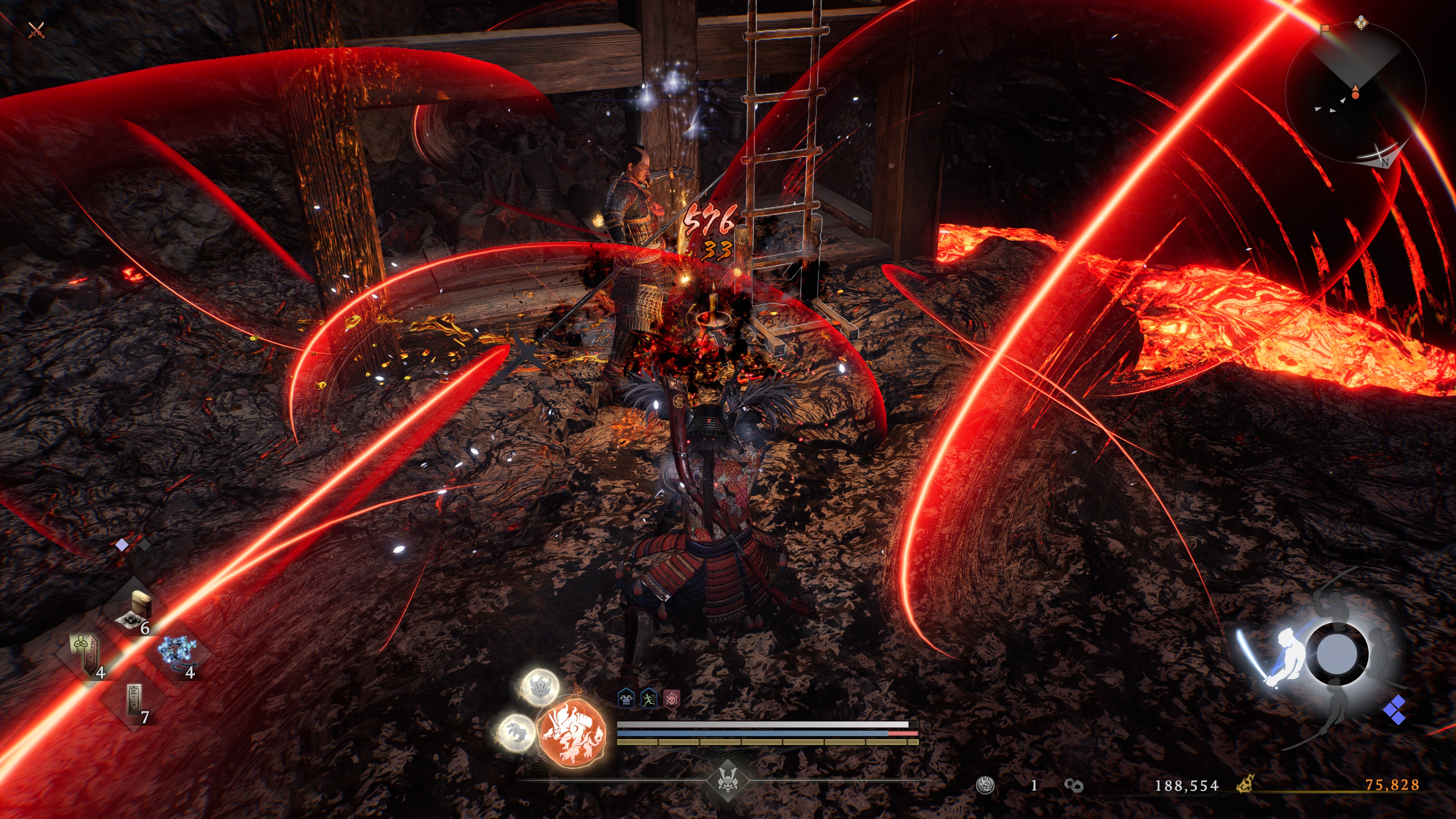Select the round silver coin icon
The image size is (1456, 819).
tap(986, 785)
